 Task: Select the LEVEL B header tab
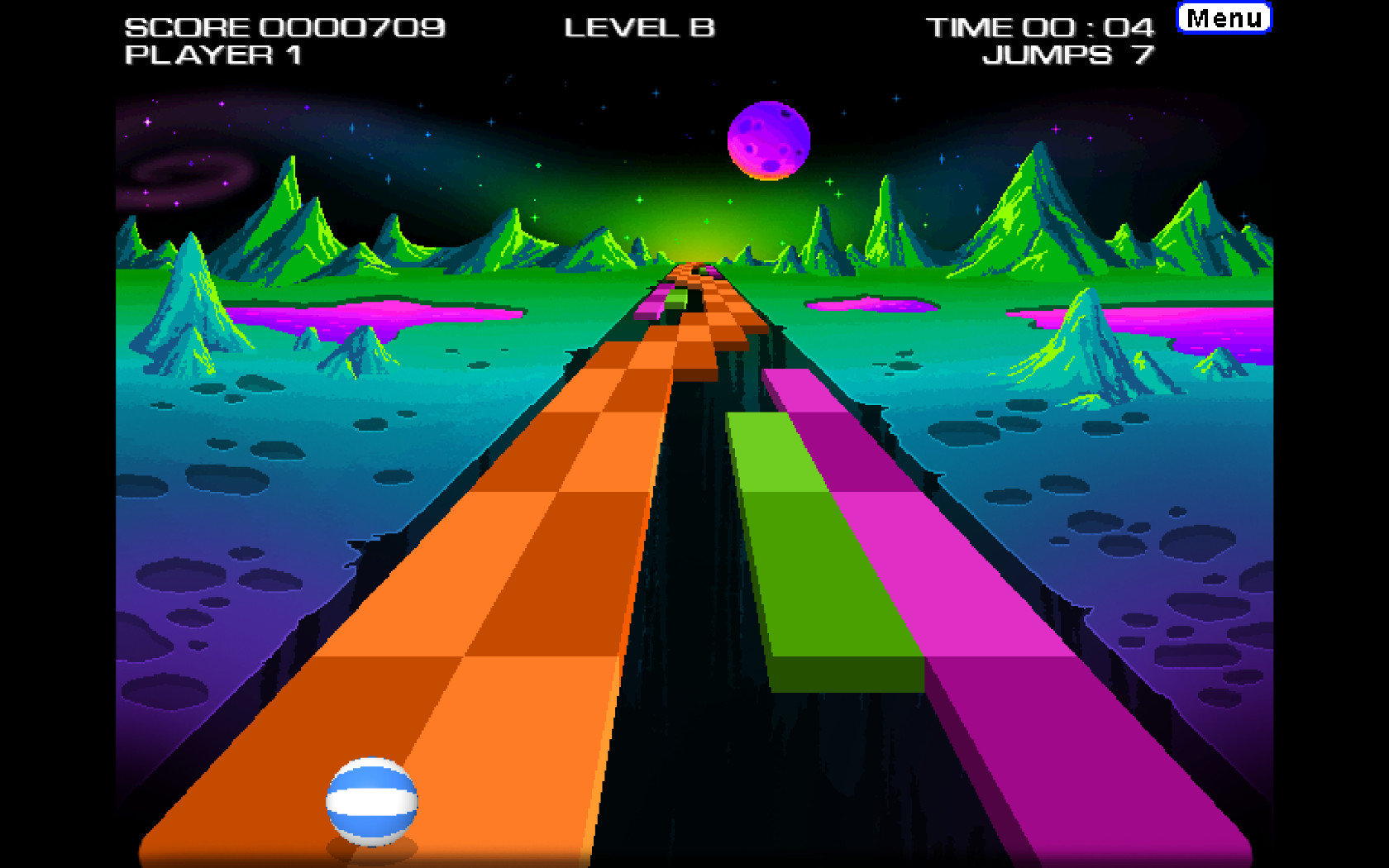641,26
